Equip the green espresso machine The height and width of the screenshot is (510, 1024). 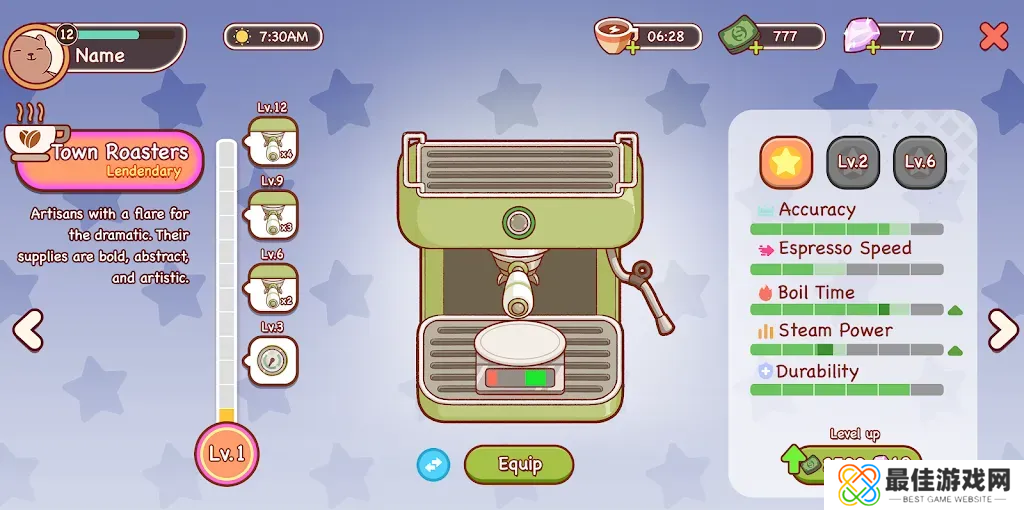click(x=519, y=464)
